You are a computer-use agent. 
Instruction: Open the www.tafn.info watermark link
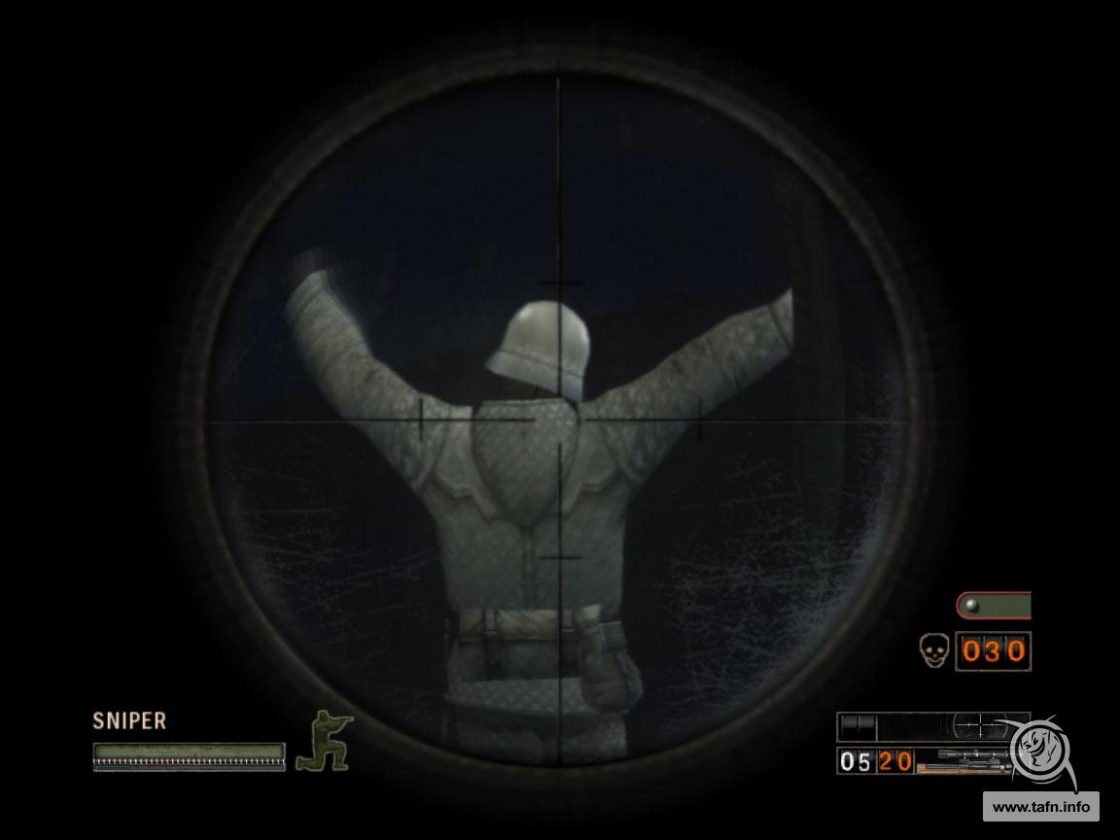click(x=1040, y=806)
